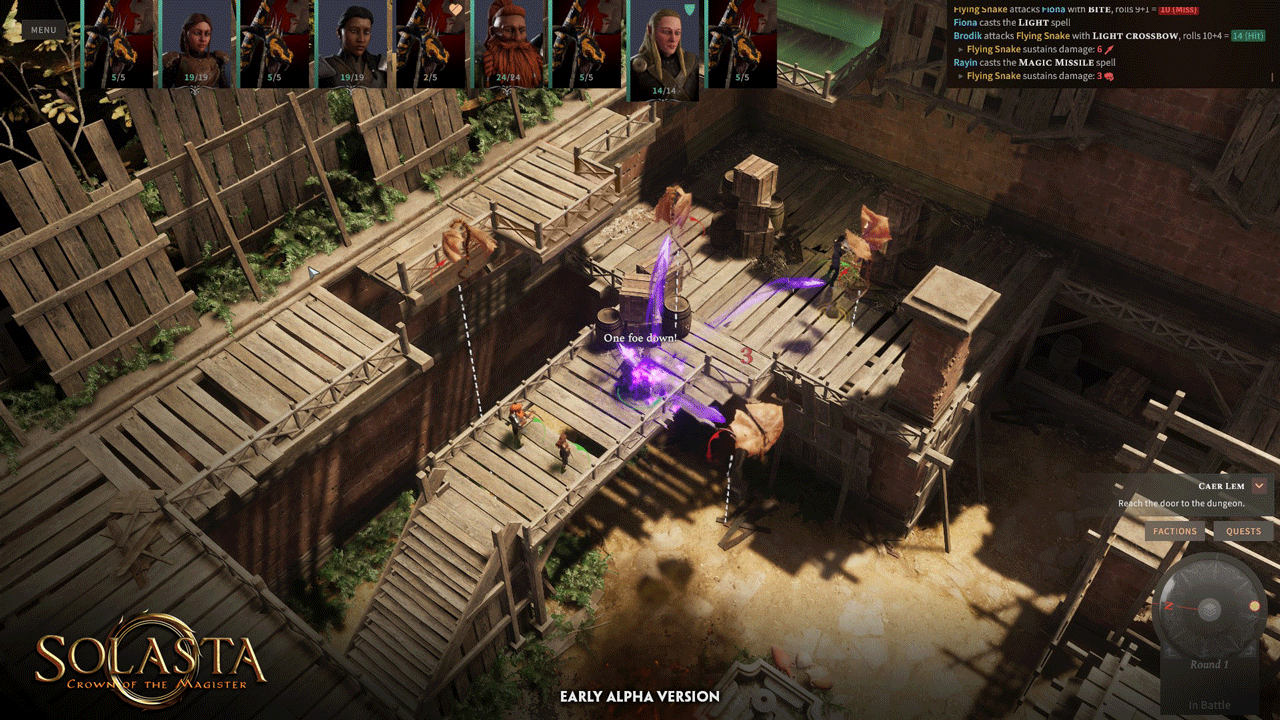Collapse the Caer Lem quest tracker

click(x=1259, y=486)
